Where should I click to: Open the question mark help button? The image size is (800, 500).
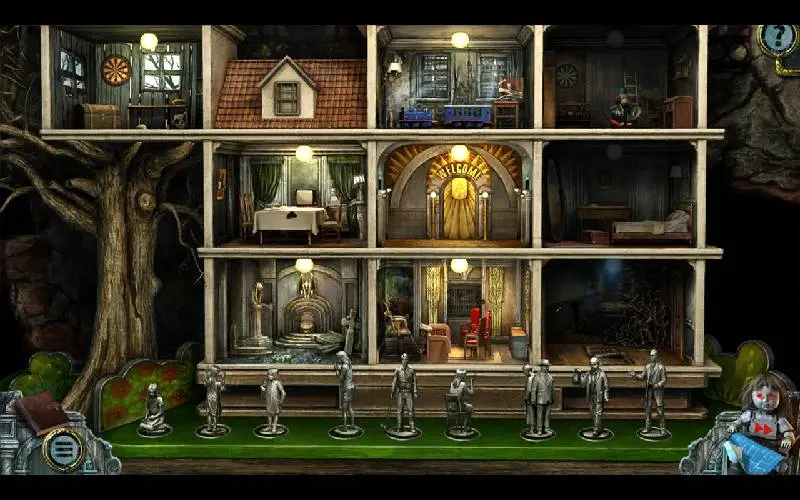(x=774, y=40)
